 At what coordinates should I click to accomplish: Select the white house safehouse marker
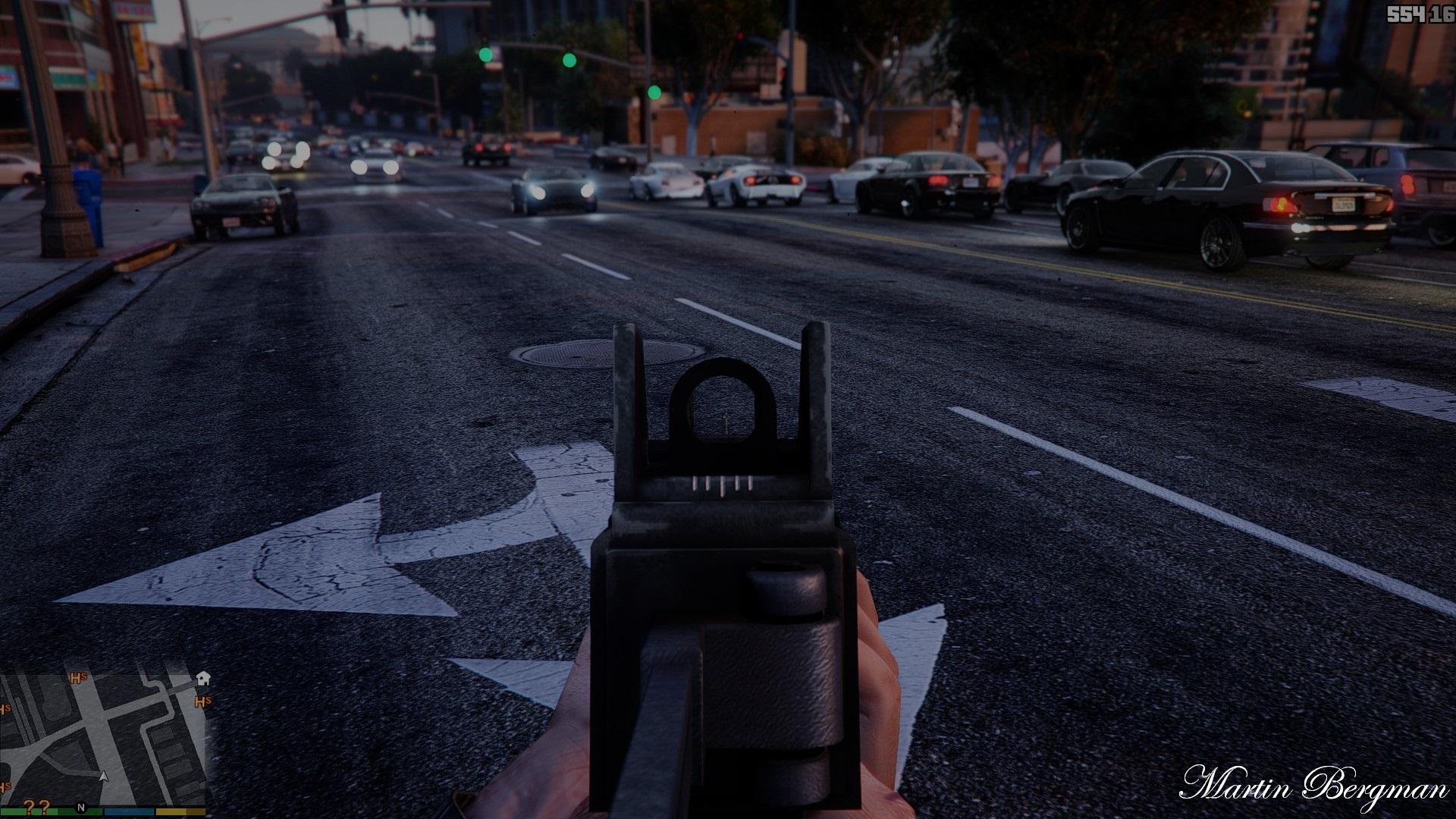point(203,677)
